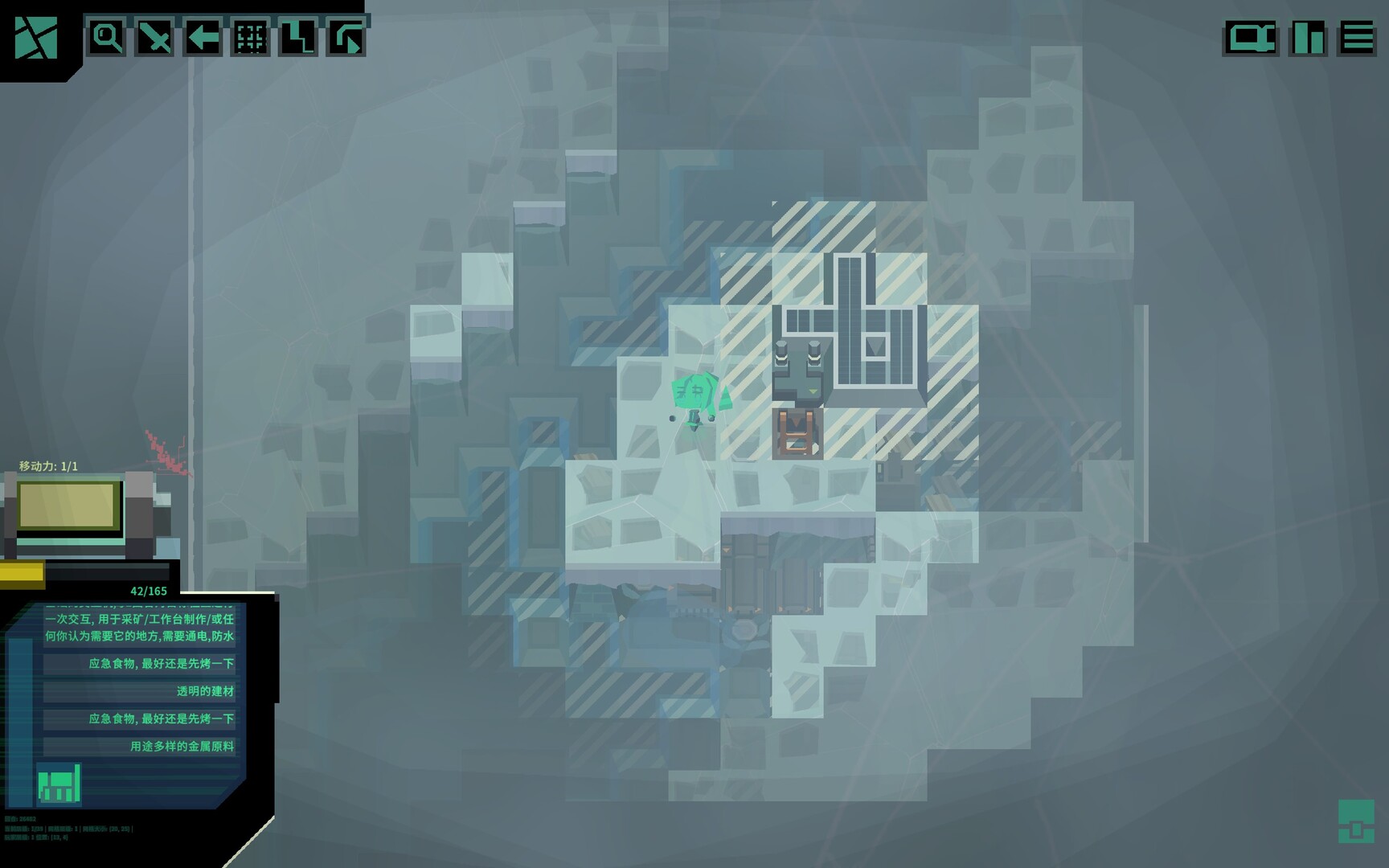Image resolution: width=1389 pixels, height=868 pixels.
Task: Open the camera viewport icon at top right
Action: click(1252, 37)
